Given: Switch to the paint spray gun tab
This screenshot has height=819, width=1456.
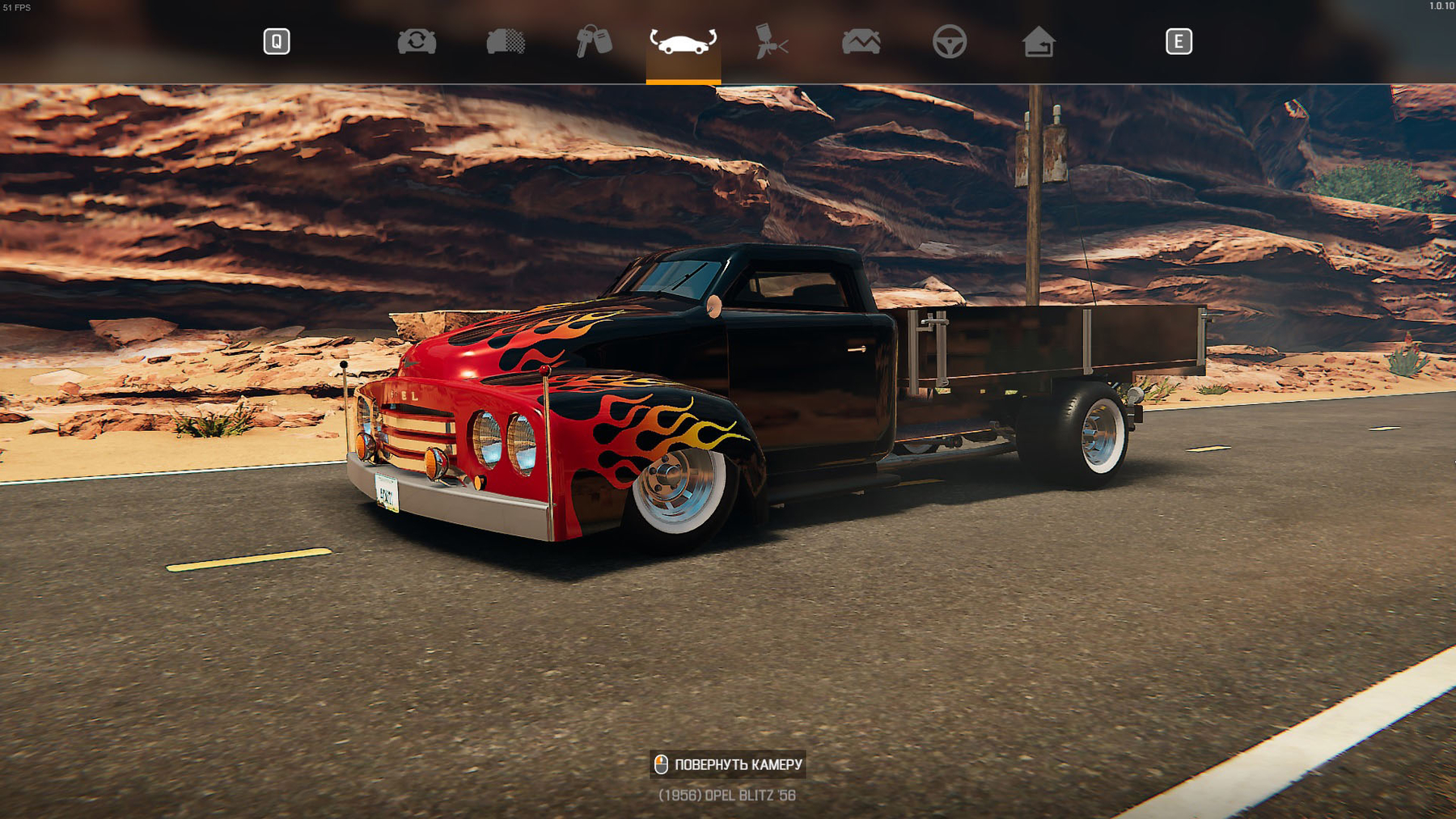Looking at the screenshot, I should click(x=771, y=41).
